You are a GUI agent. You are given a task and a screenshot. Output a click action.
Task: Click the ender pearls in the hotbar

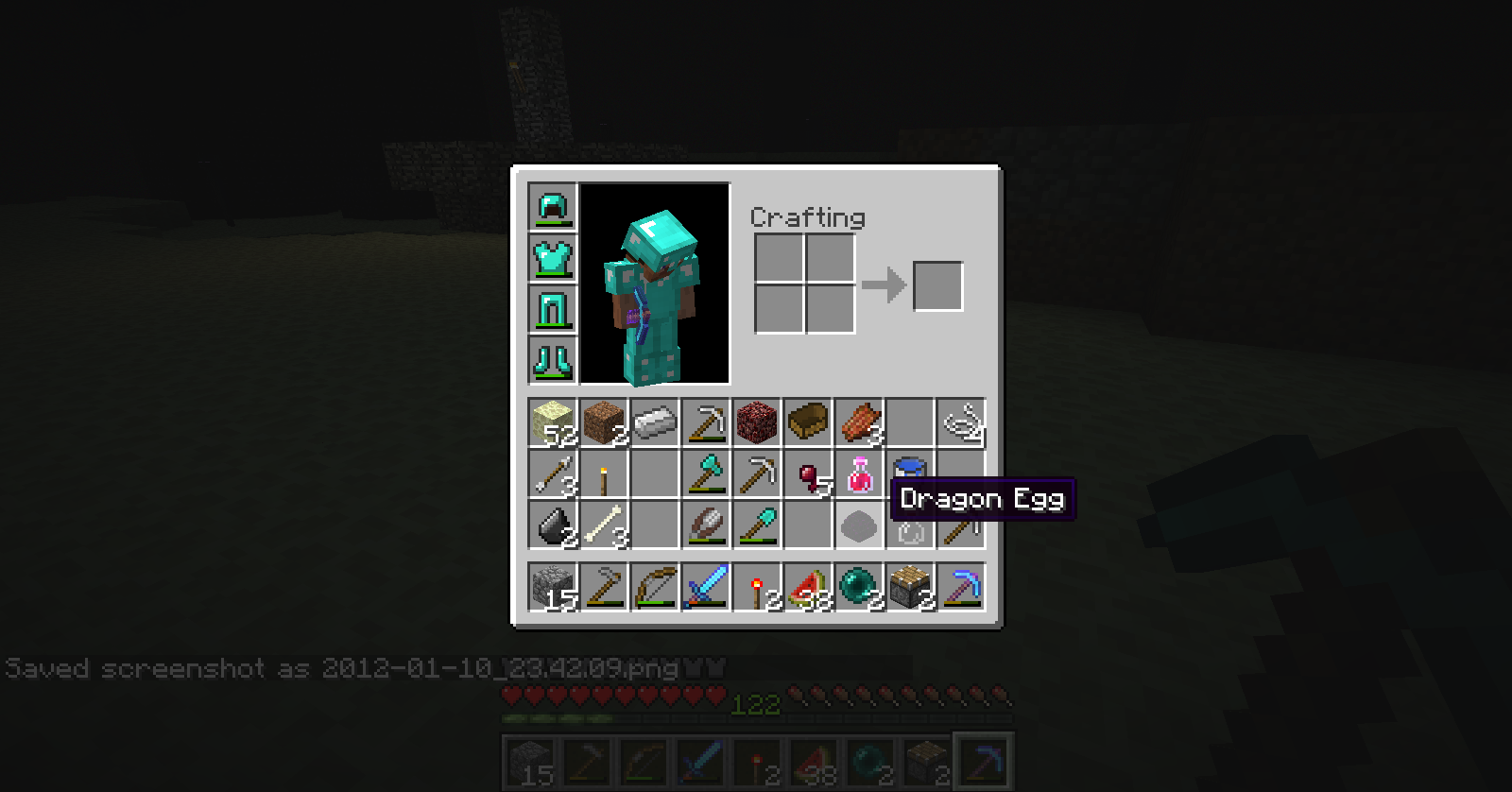pos(859,587)
